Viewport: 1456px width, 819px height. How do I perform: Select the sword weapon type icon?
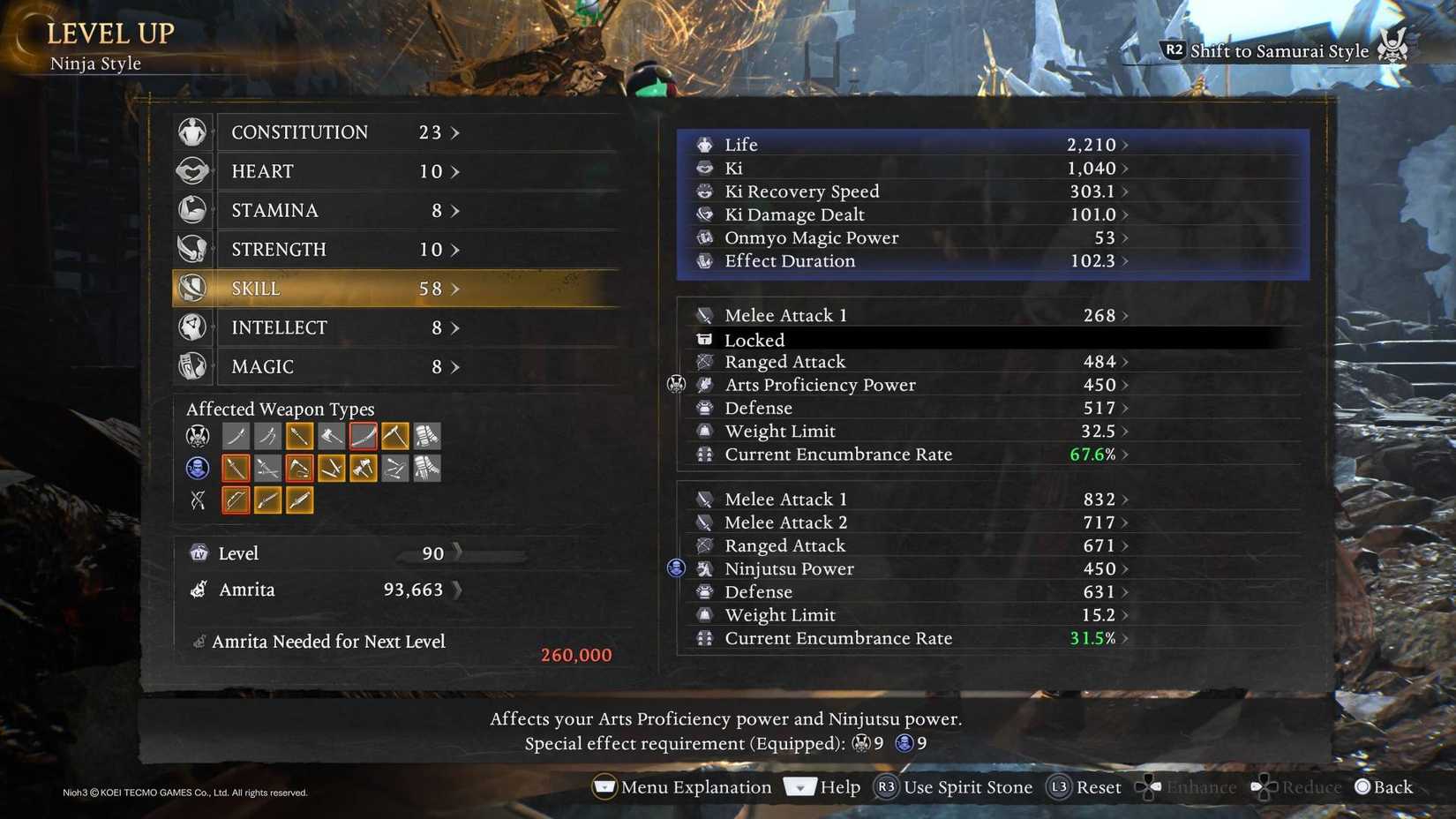click(236, 435)
